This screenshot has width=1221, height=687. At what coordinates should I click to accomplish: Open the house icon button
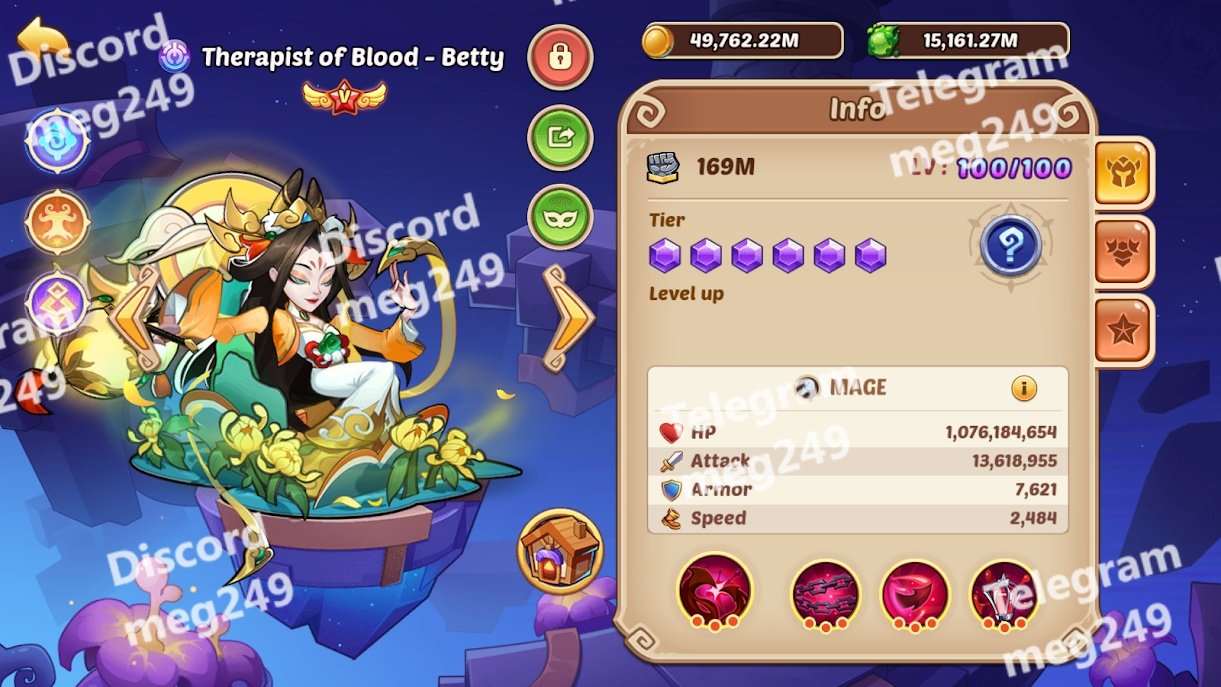pyautogui.click(x=560, y=551)
